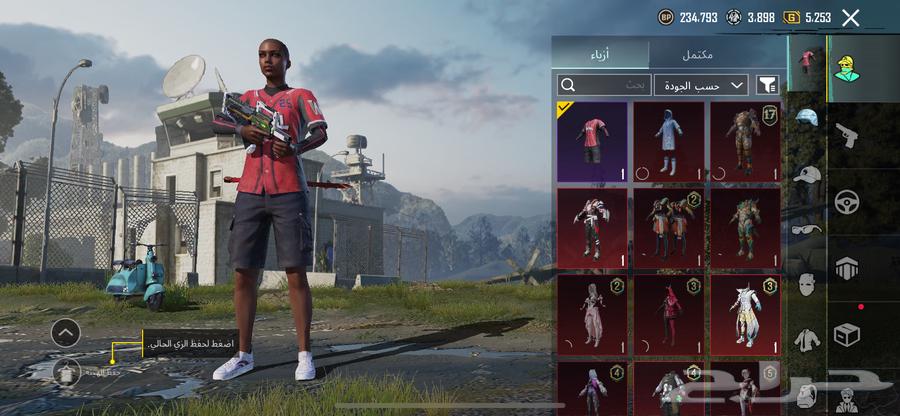Open the vehicle skins steering wheel section
This screenshot has width=900, height=416.
[x=847, y=201]
